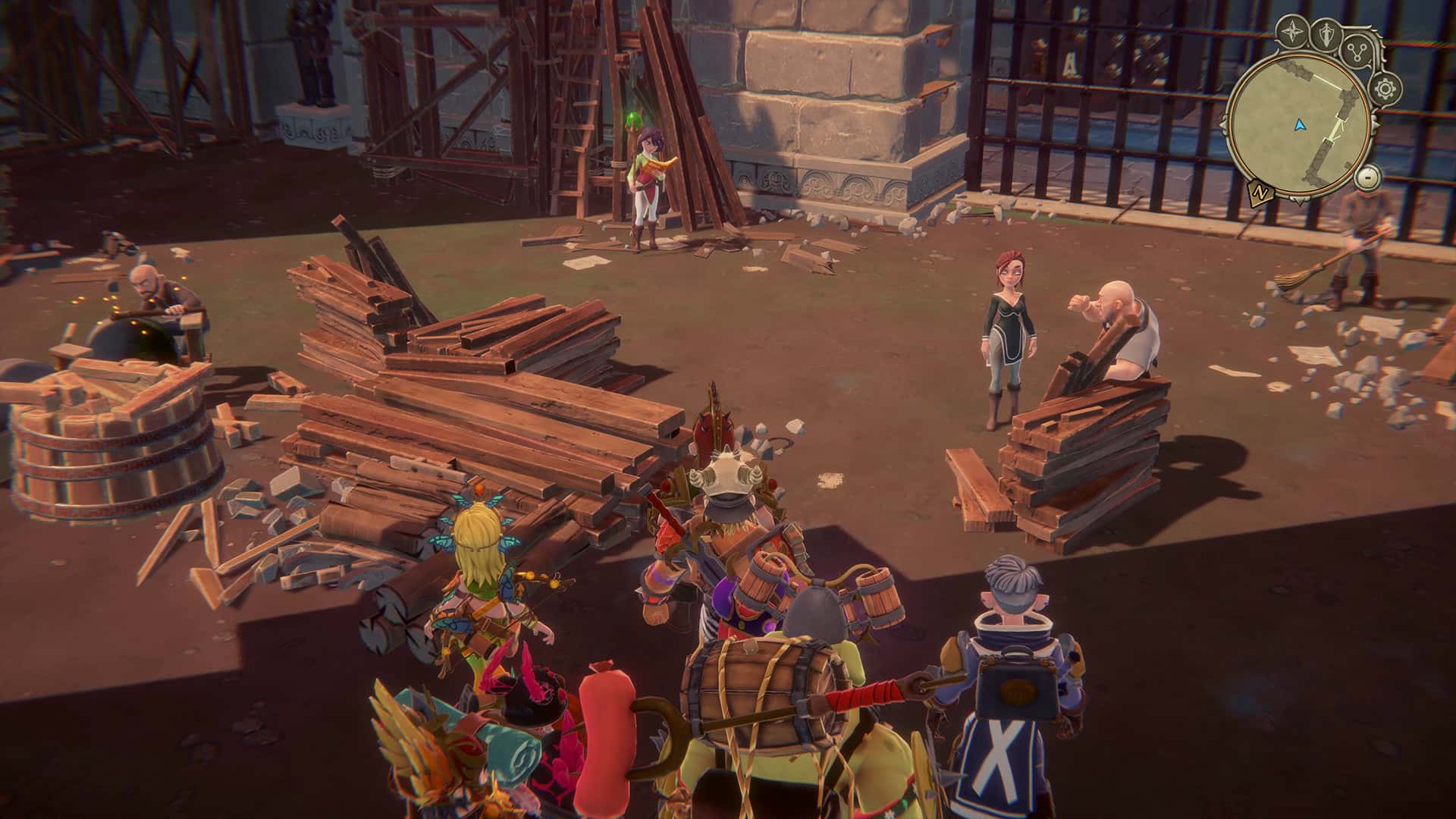
Task: Click the minus zoom icon below the minimap
Action: coord(1367,177)
